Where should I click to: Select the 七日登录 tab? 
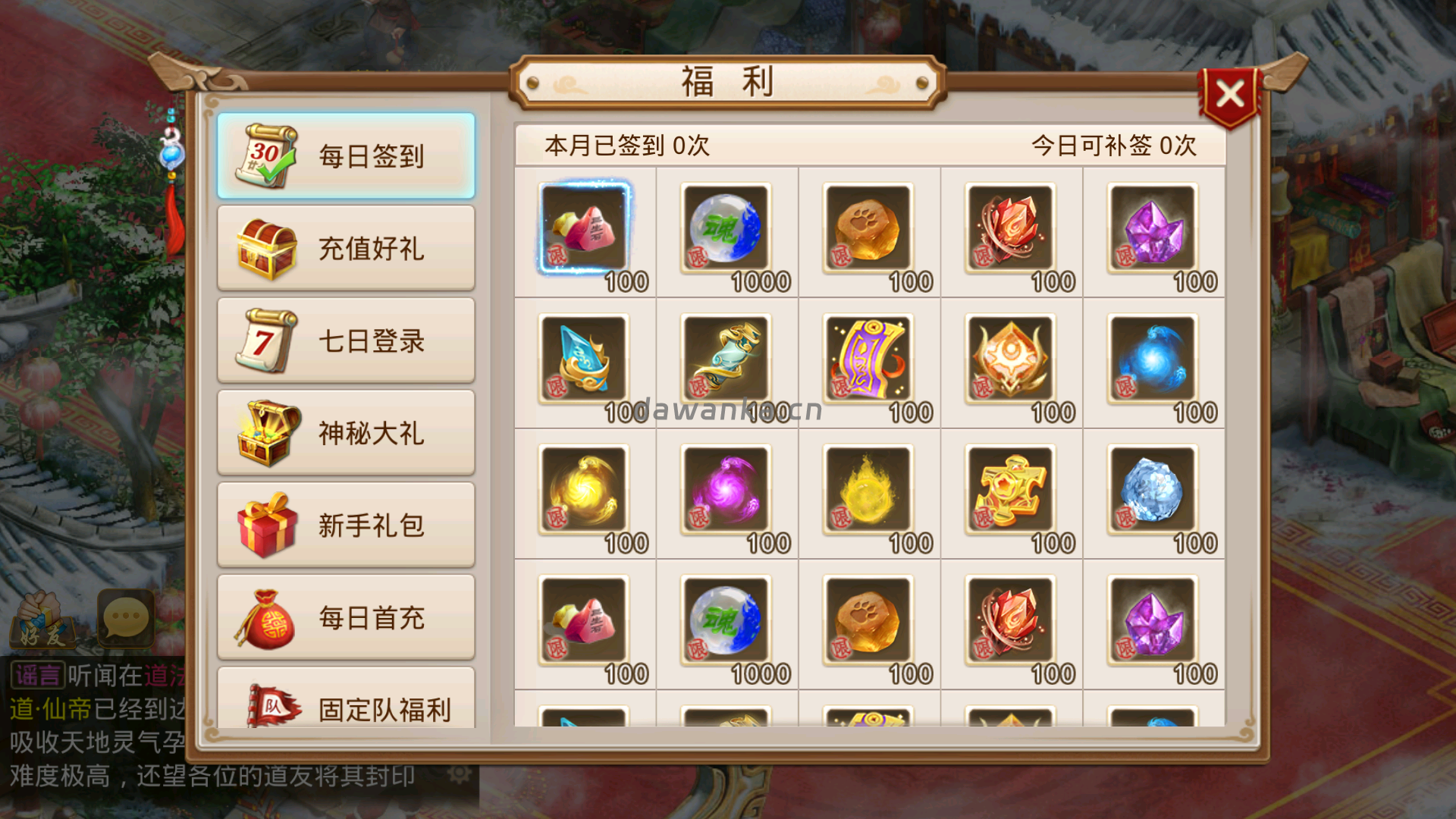[x=345, y=340]
